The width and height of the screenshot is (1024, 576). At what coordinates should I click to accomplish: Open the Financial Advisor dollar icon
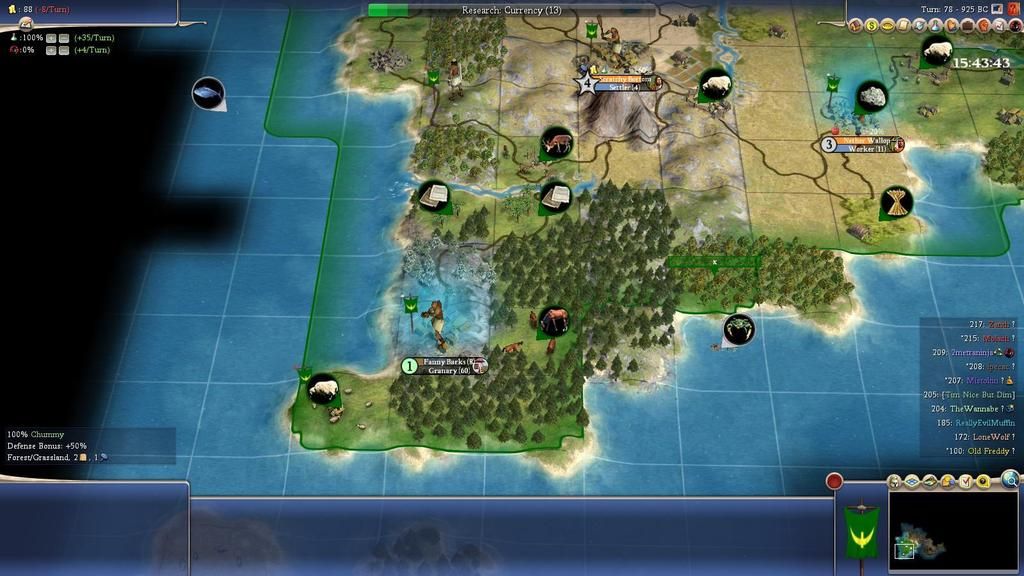[873, 25]
